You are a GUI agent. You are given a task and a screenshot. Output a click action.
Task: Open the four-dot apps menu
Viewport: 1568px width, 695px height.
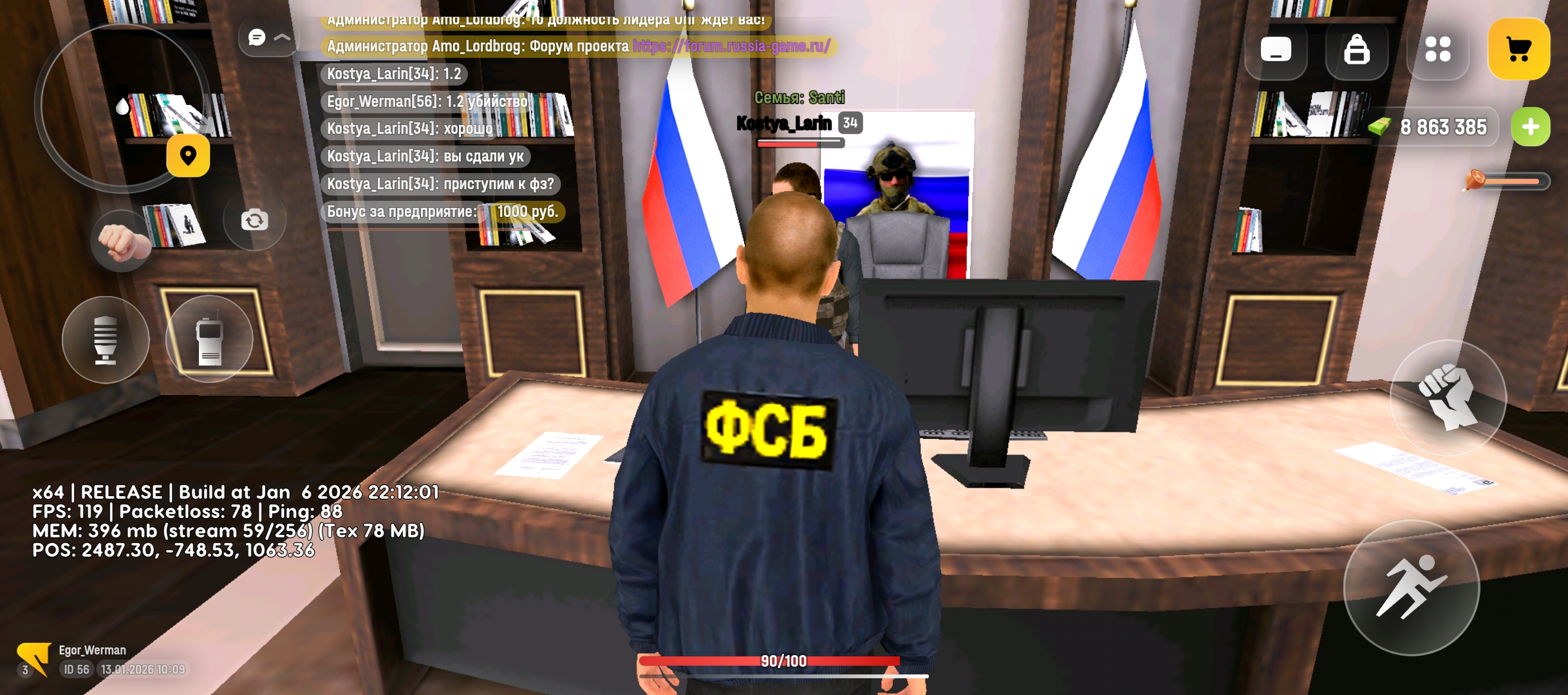[x=1438, y=49]
